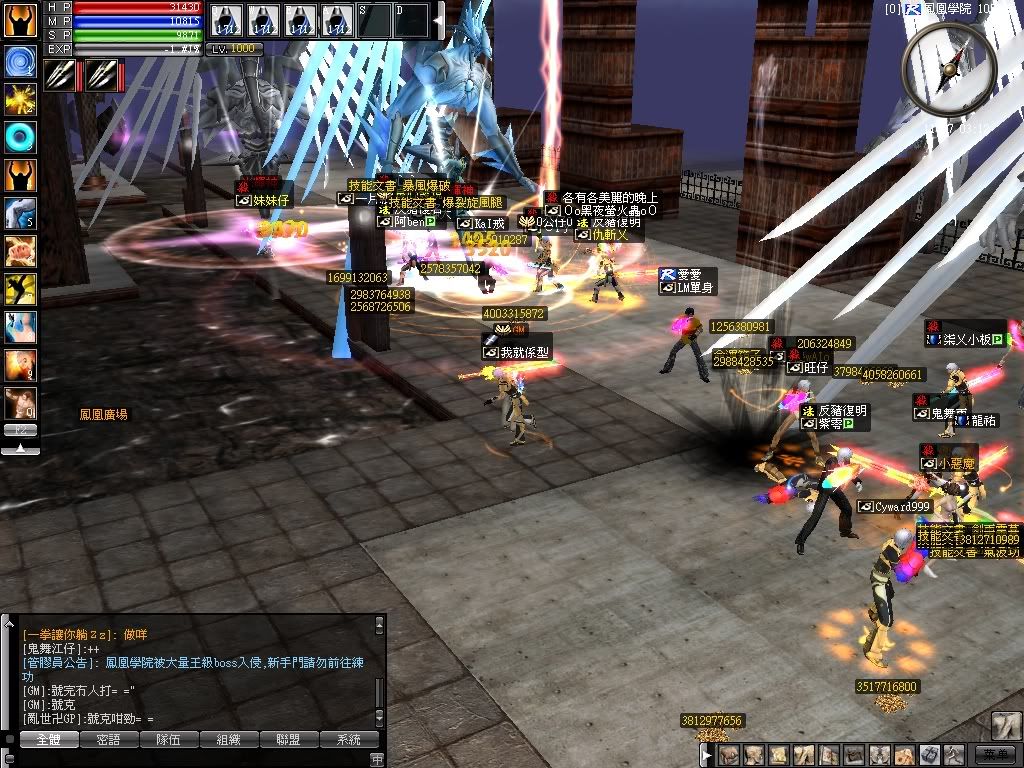Switch to the 聯盟 alliance chat tab

pyautogui.click(x=289, y=740)
